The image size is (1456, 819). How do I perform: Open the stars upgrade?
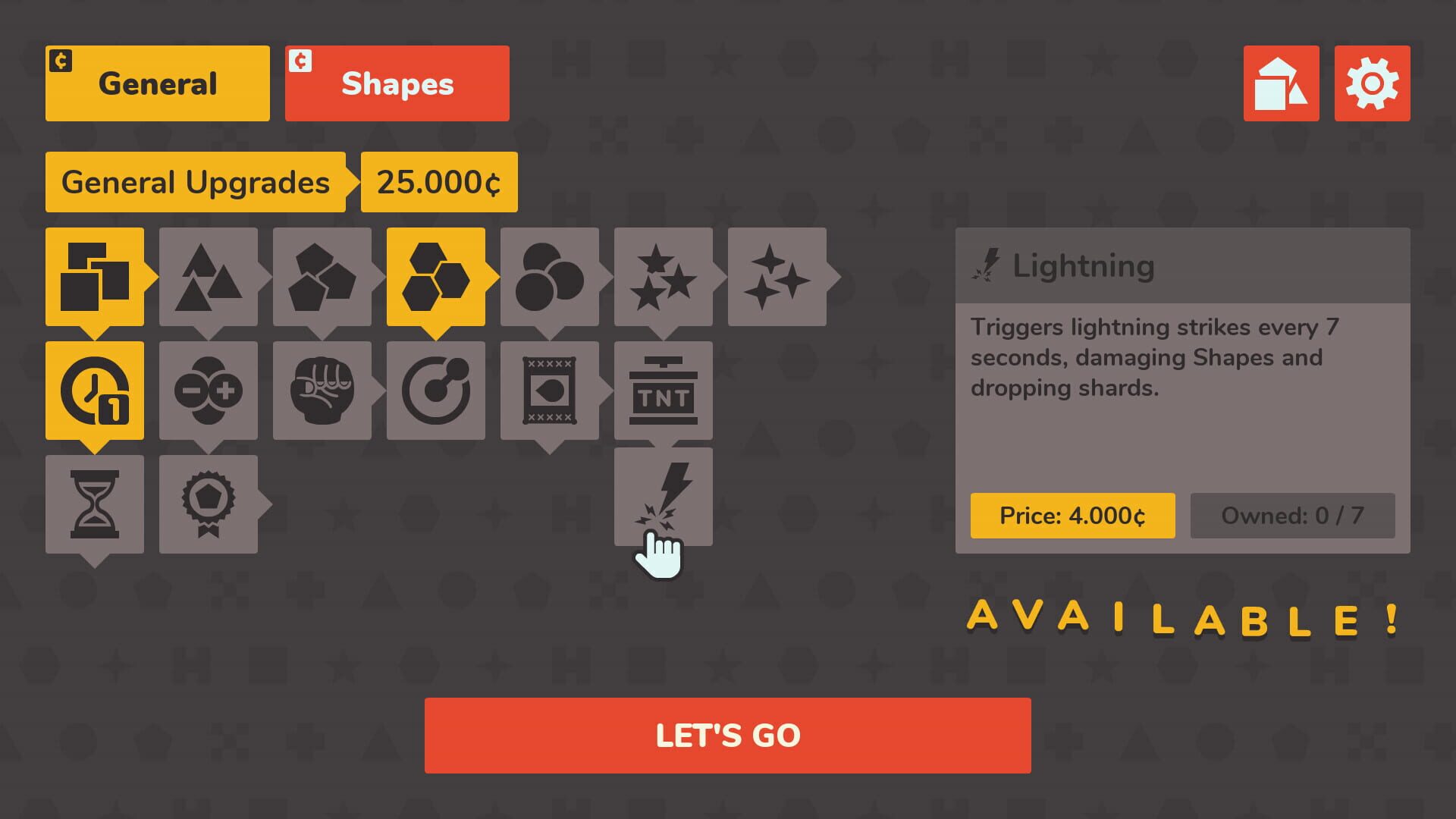click(664, 277)
